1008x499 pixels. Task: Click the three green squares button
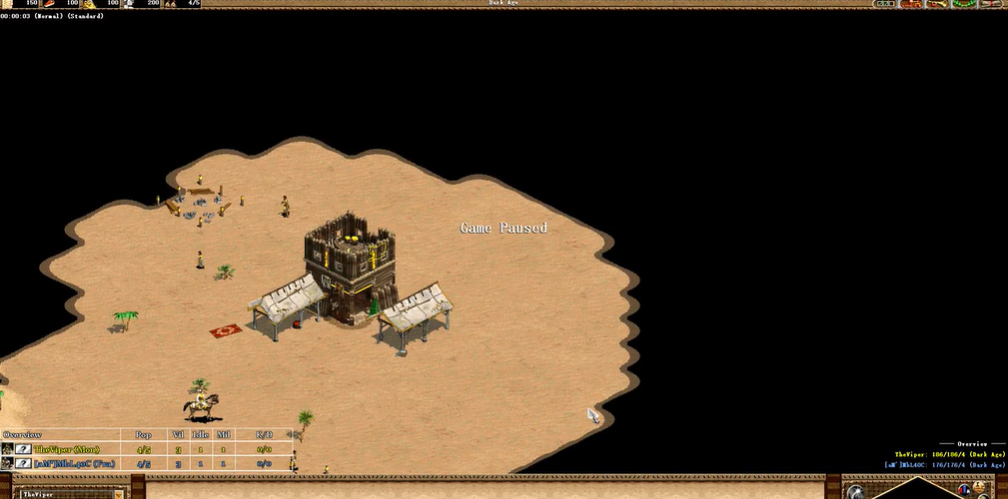(x=883, y=4)
